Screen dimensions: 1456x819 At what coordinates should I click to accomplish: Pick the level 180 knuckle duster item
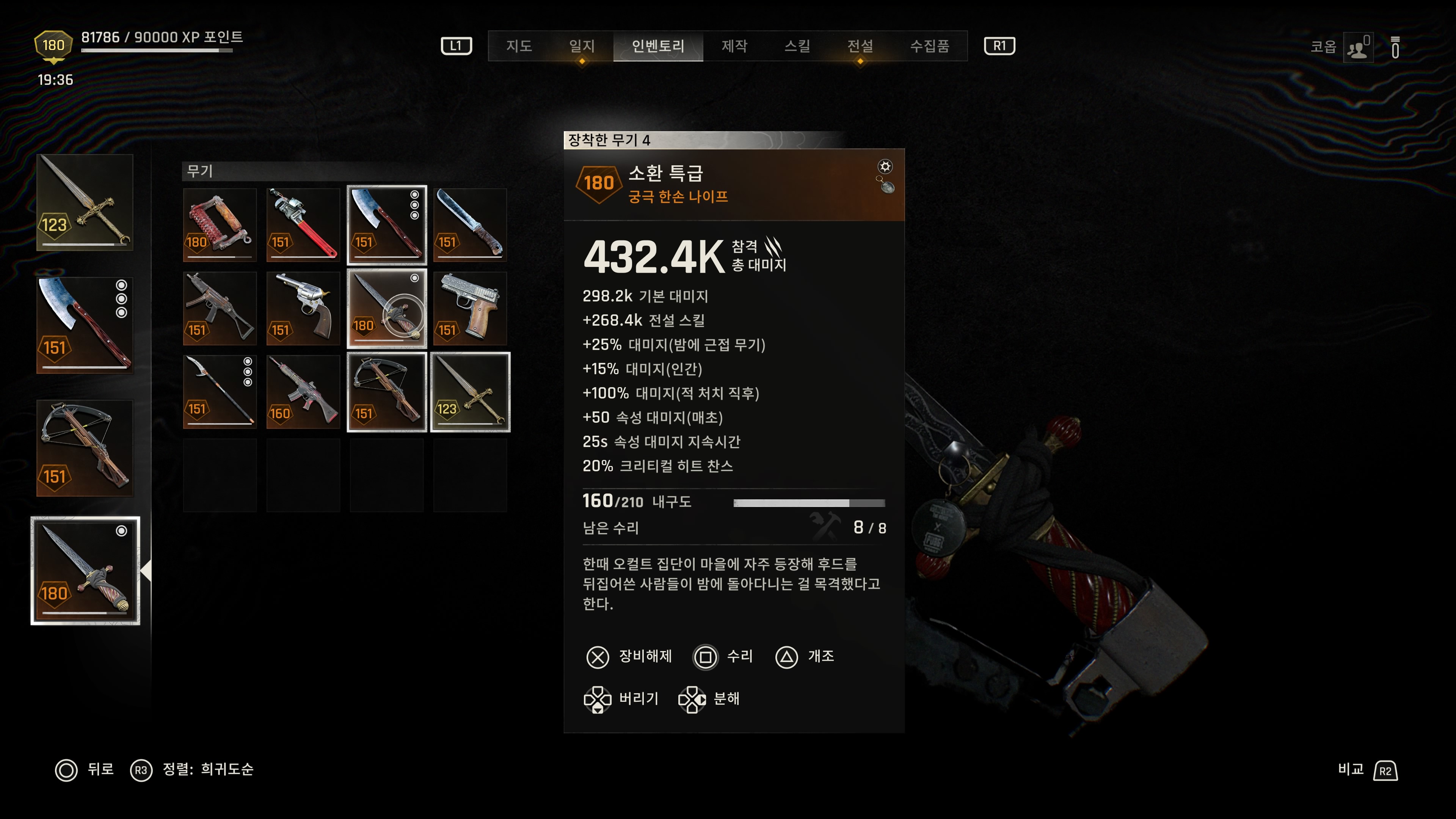point(220,224)
